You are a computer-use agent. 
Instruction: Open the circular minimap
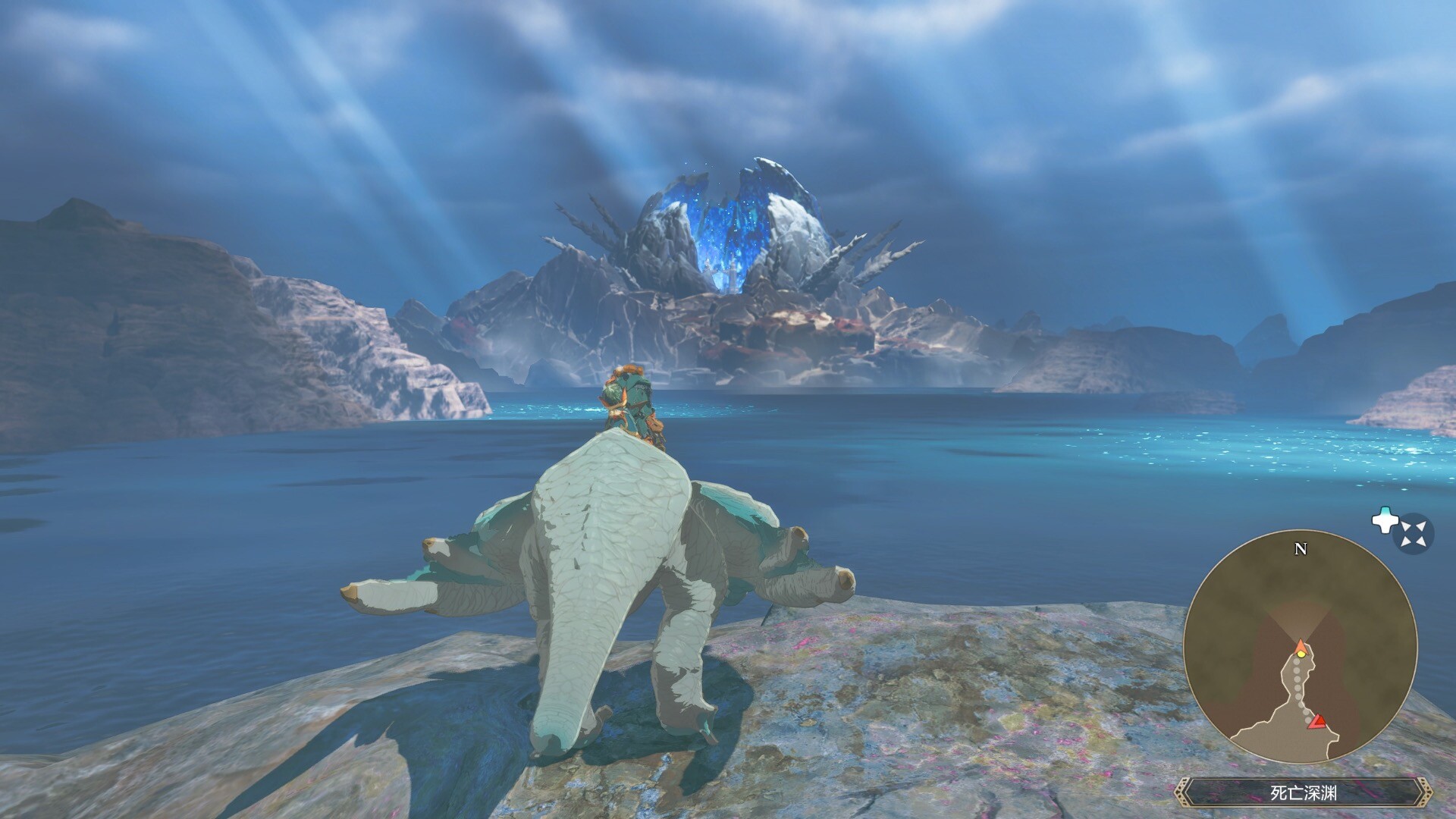point(1300,646)
